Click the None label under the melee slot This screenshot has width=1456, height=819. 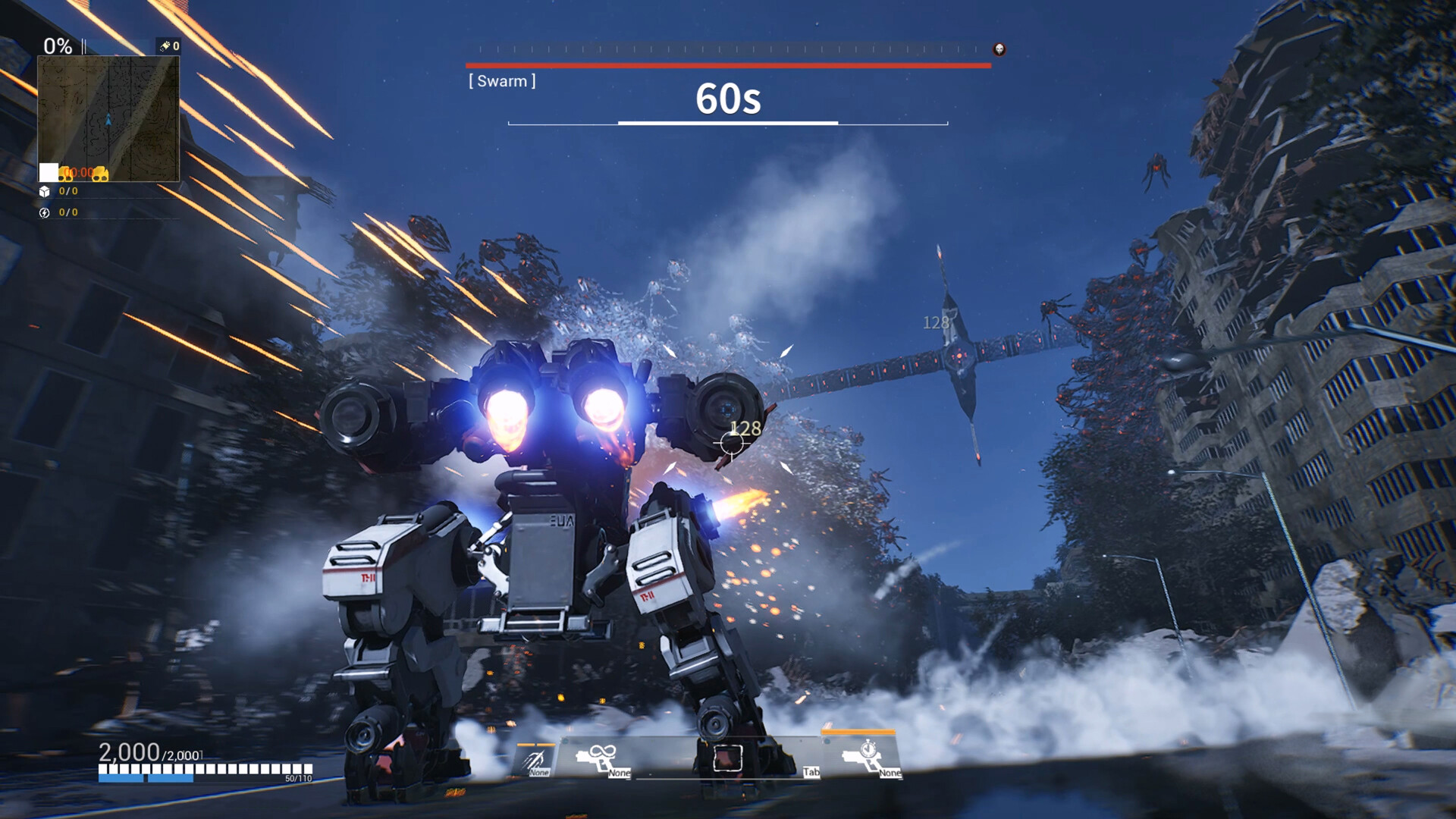click(x=538, y=773)
